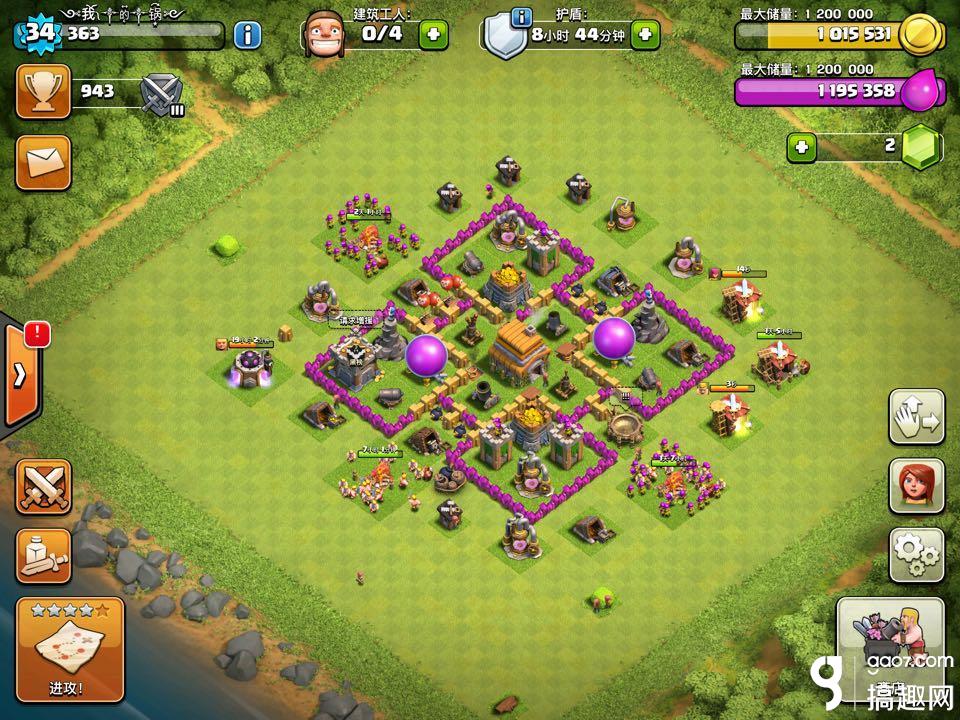Image resolution: width=960 pixels, height=720 pixels.
Task: Add gems using the green plus button
Action: [800, 148]
